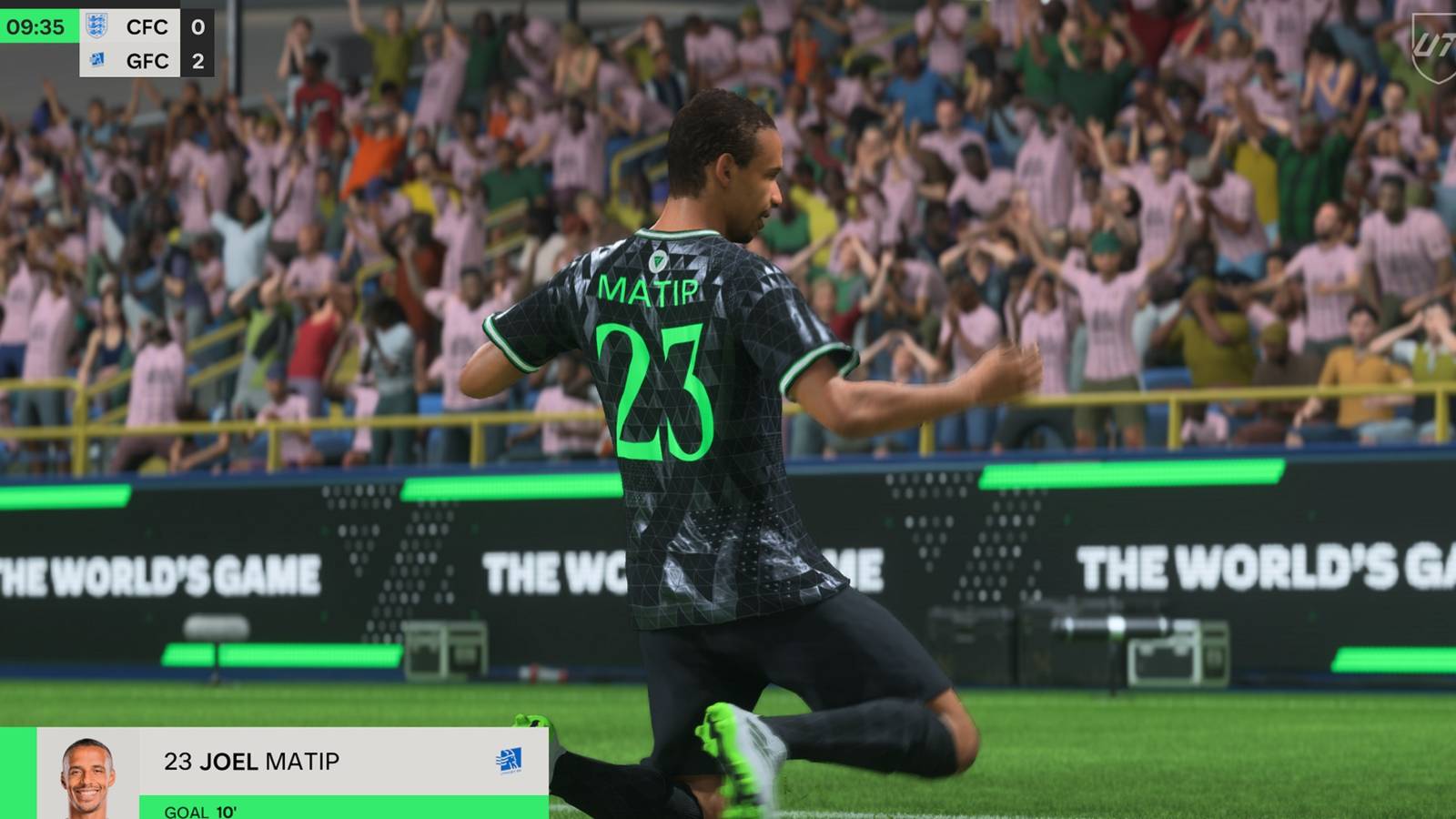The height and width of the screenshot is (819, 1456).
Task: Select the CFC club crest on the scoreboard
Action: click(97, 27)
